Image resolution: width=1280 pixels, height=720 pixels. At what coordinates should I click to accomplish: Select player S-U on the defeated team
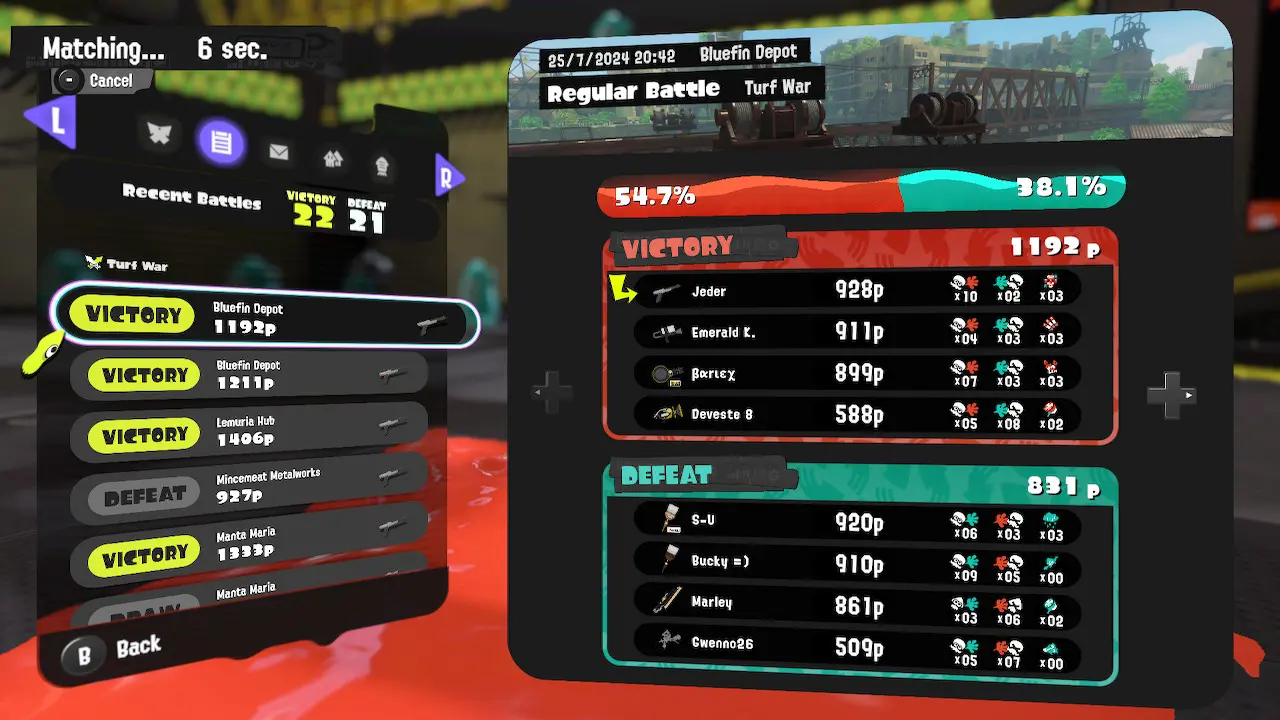[858, 520]
